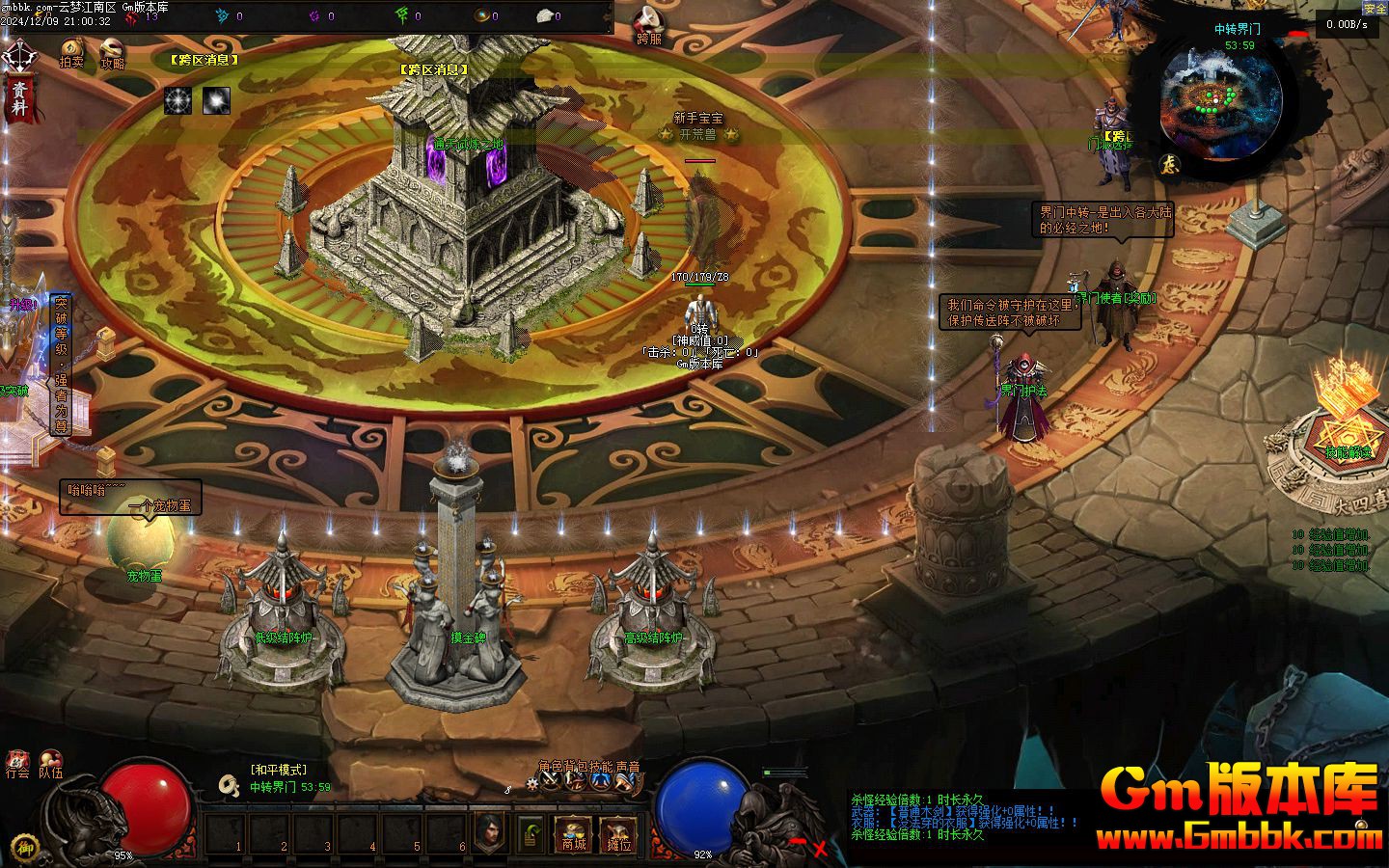The height and width of the screenshot is (868, 1389).
Task: Click the gear icon under 角色背包技能声音
Action: (x=532, y=786)
